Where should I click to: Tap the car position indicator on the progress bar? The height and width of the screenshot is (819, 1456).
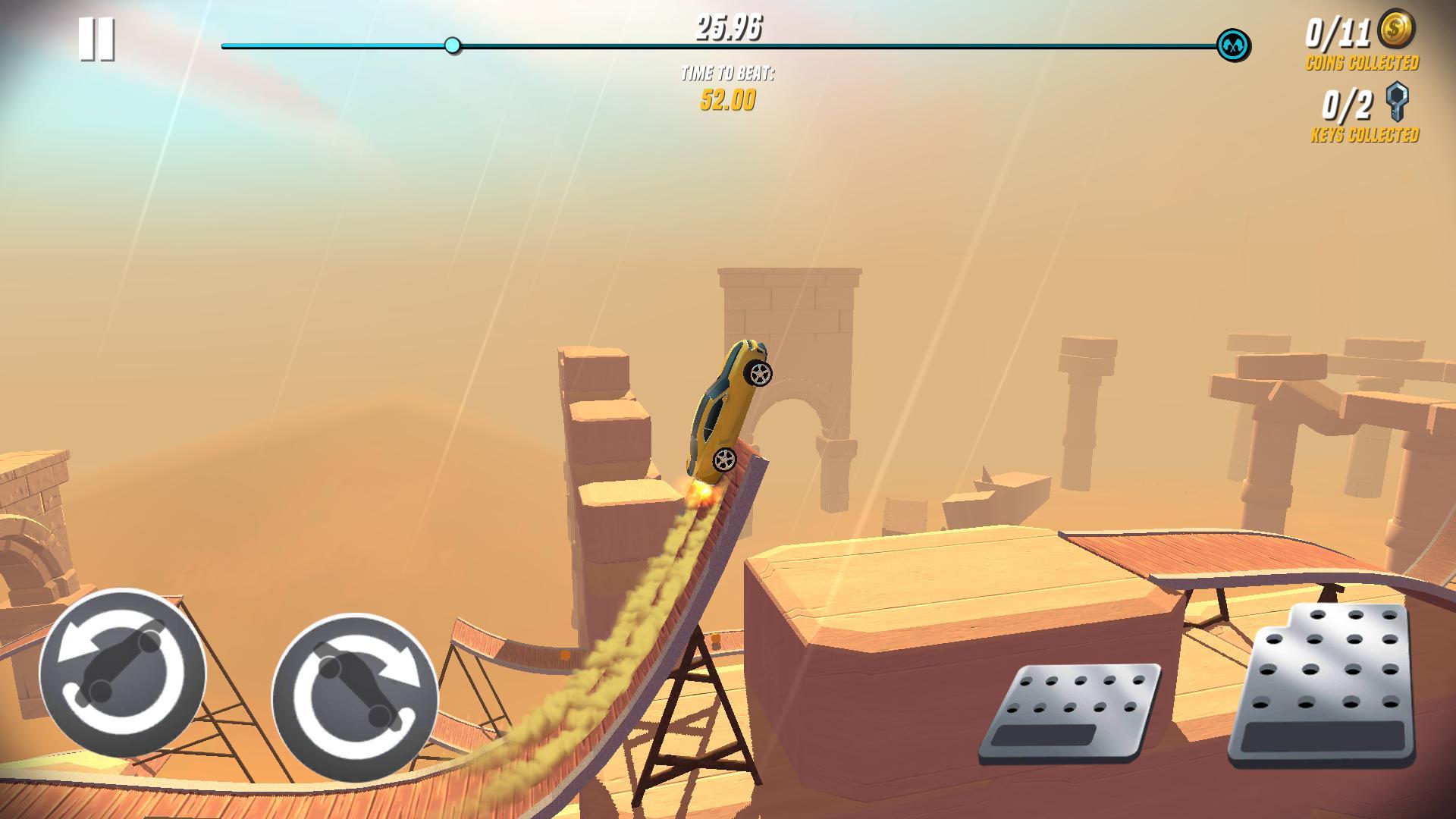coord(453,45)
